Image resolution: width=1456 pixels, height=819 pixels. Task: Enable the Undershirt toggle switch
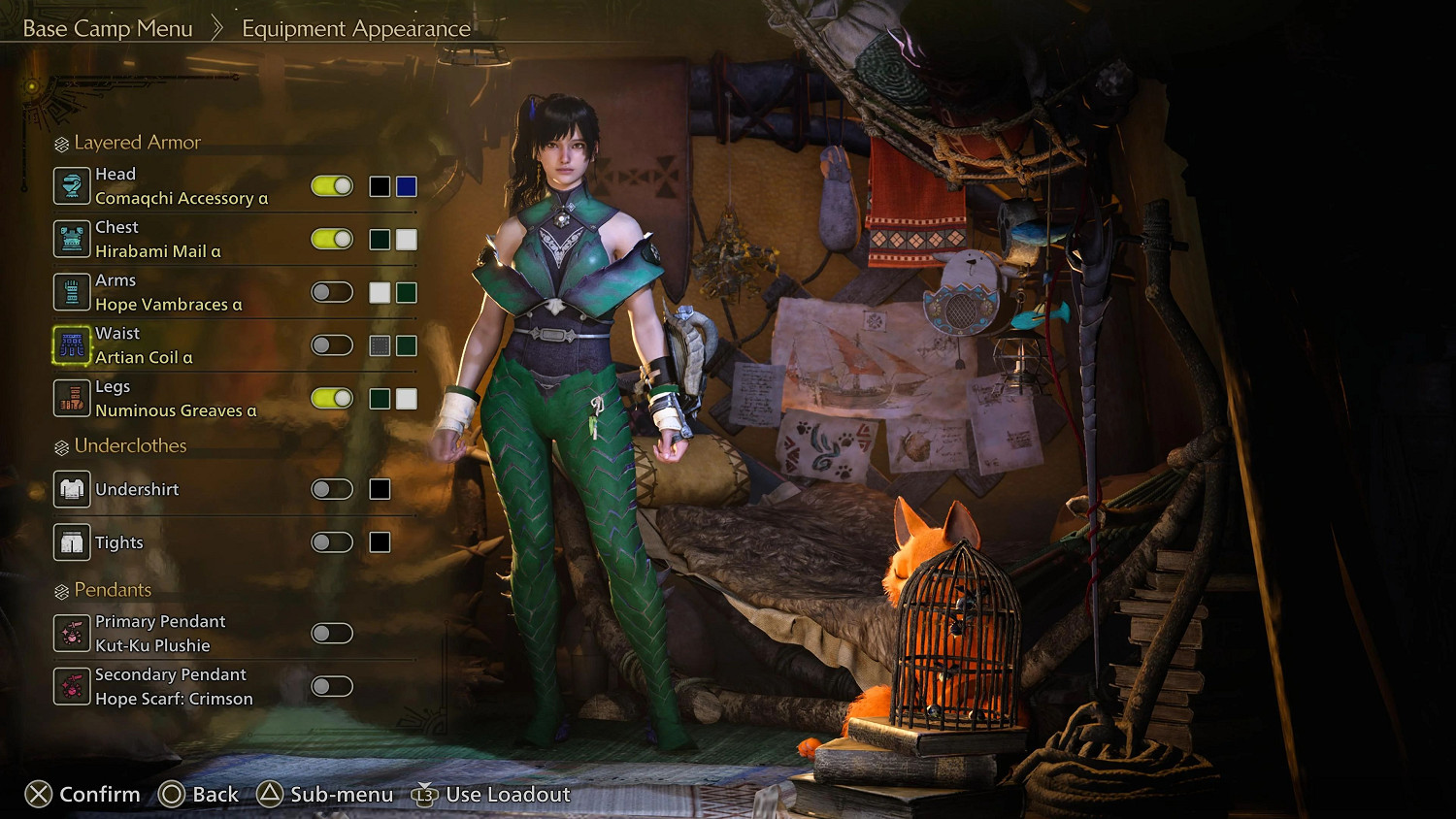332,489
